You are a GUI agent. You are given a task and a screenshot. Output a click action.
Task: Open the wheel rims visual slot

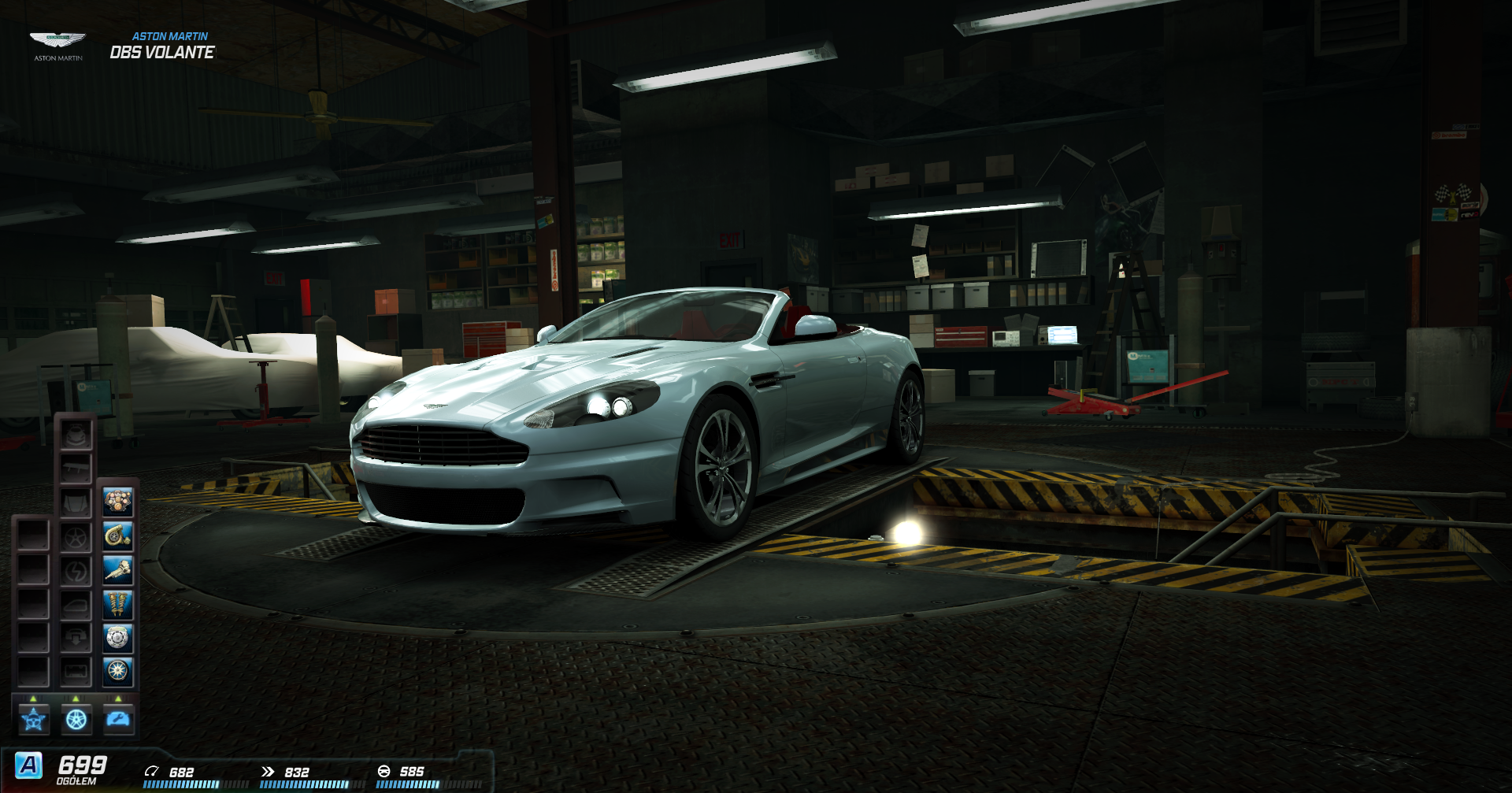coord(76,537)
